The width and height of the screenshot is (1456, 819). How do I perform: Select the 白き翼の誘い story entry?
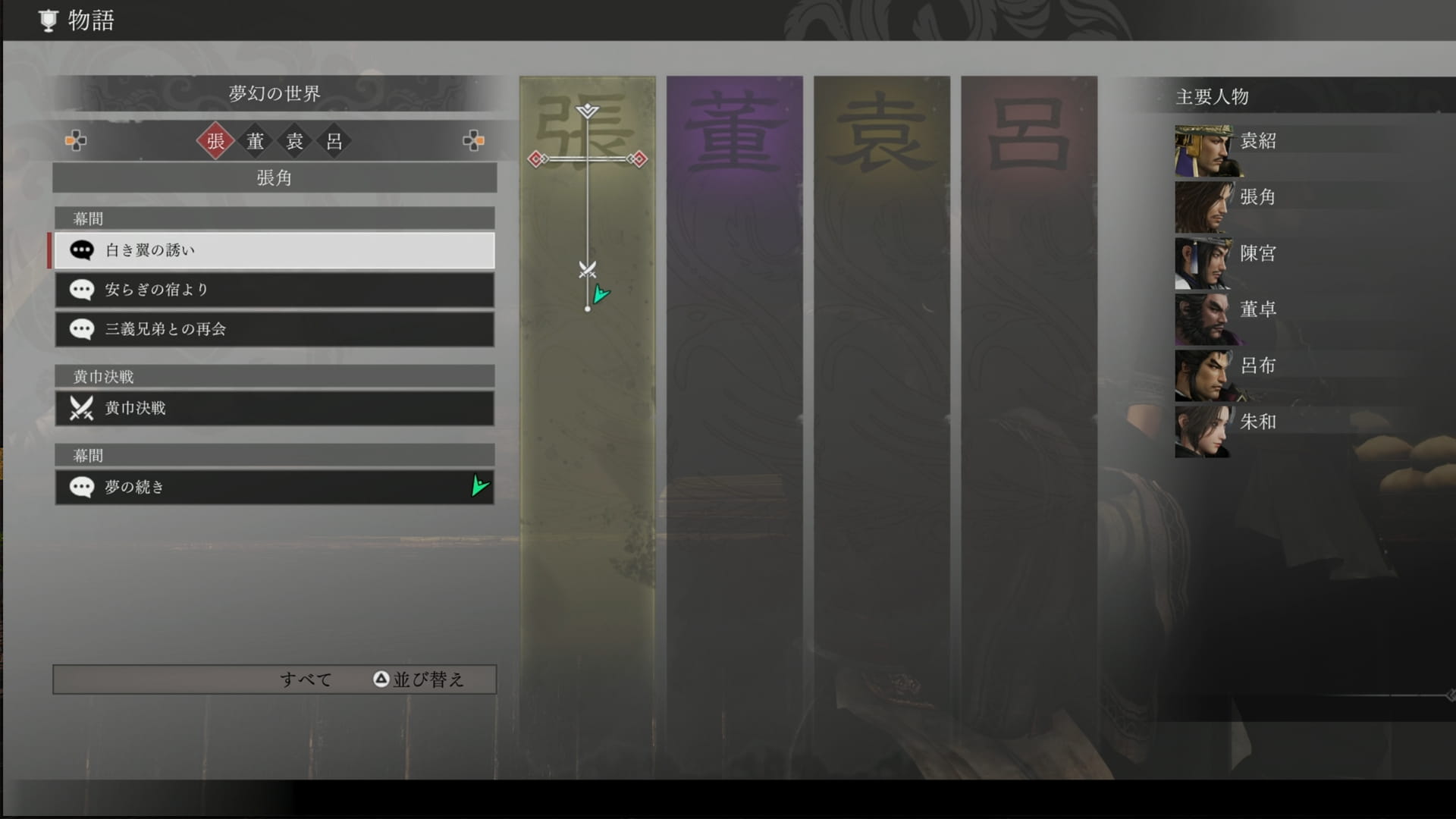[274, 250]
